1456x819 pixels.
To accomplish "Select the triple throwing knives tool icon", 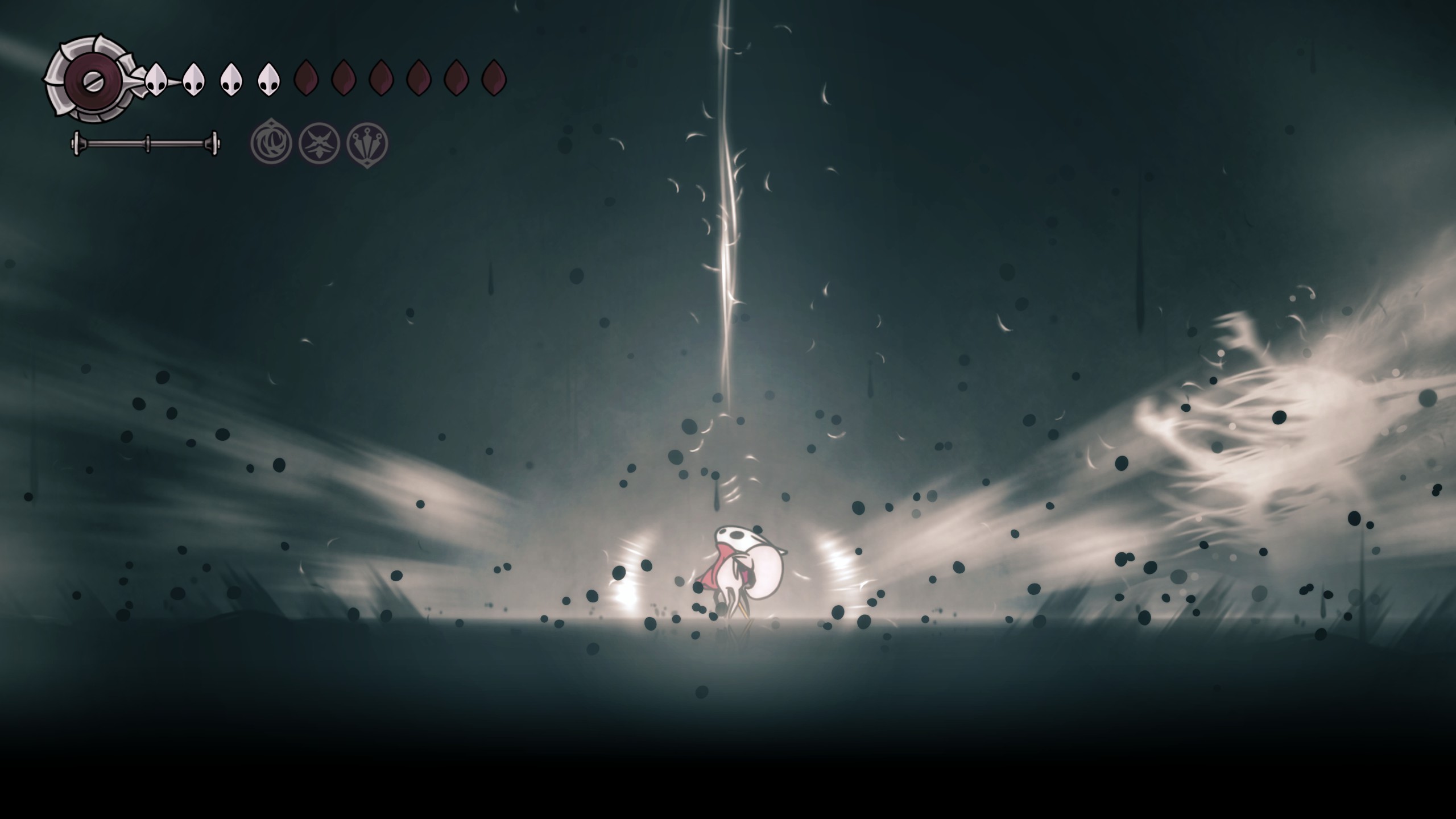I will 367,143.
